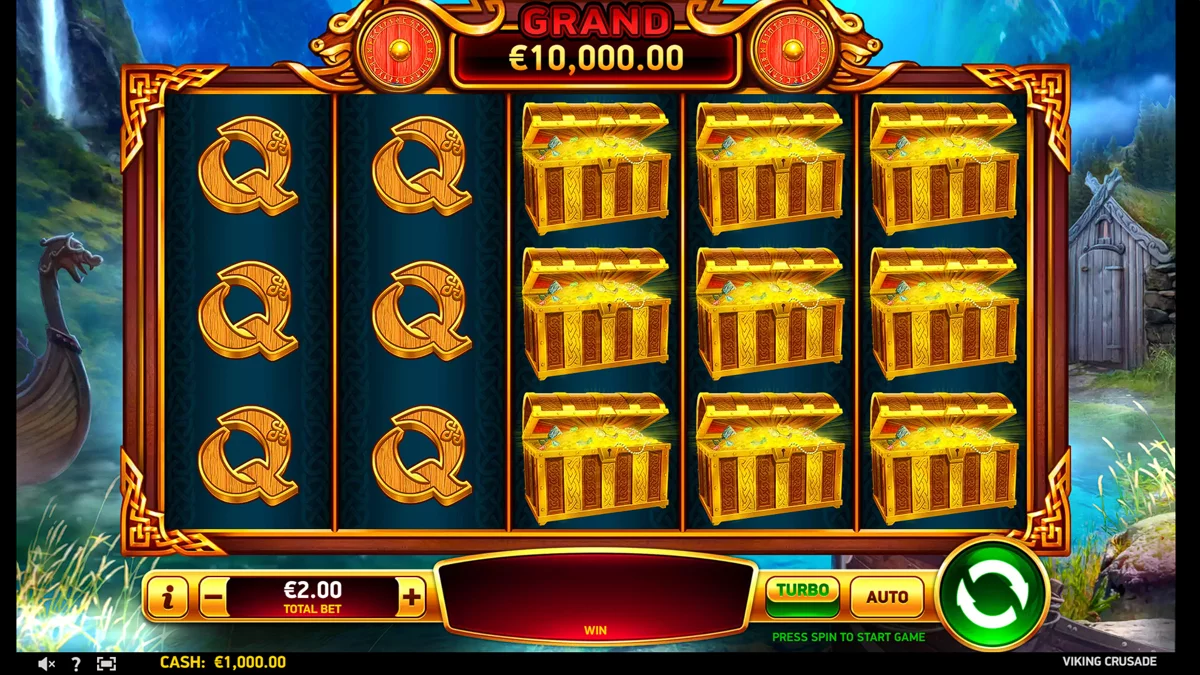Show help via the question mark
This screenshot has width=1200, height=675.
click(76, 663)
